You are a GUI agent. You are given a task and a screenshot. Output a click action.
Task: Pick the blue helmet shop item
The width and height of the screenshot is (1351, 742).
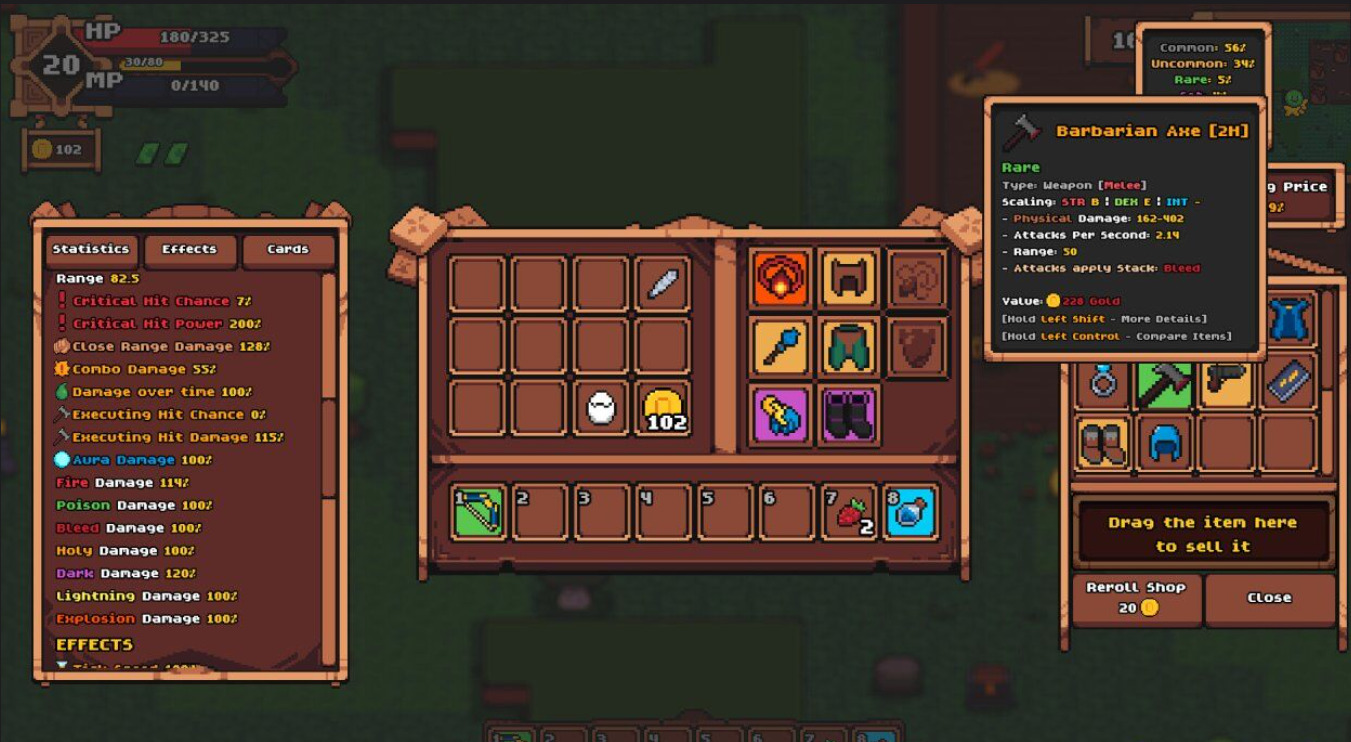pos(1165,442)
